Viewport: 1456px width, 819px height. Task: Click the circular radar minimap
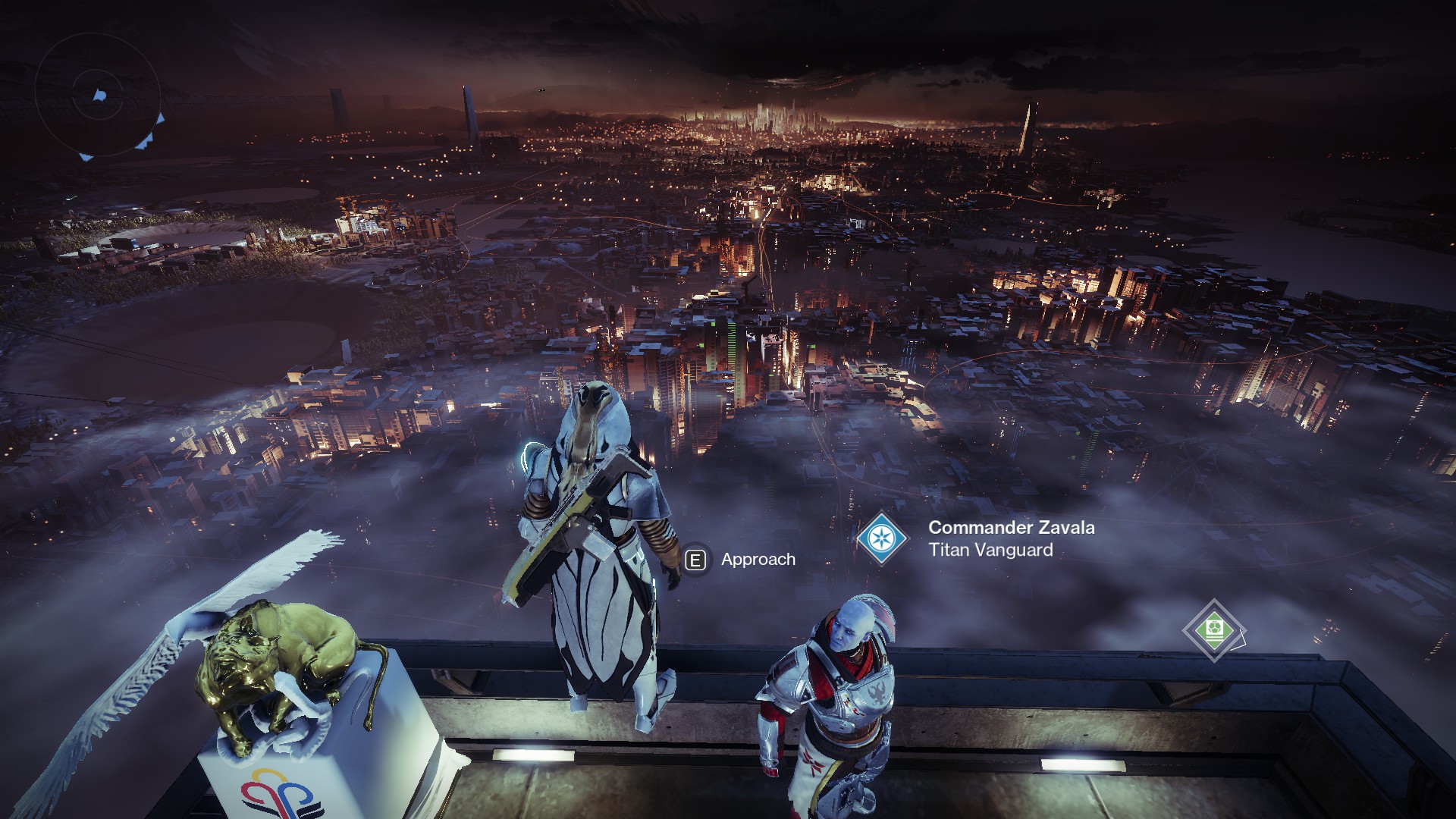99,96
